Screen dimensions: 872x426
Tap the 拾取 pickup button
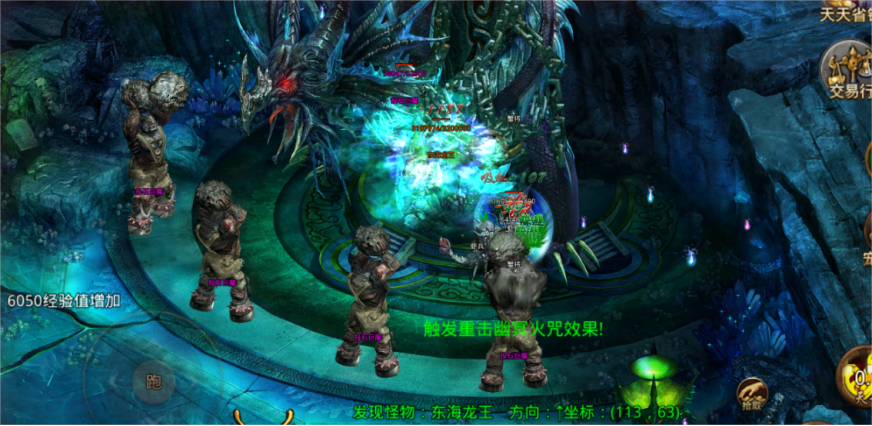coord(752,396)
